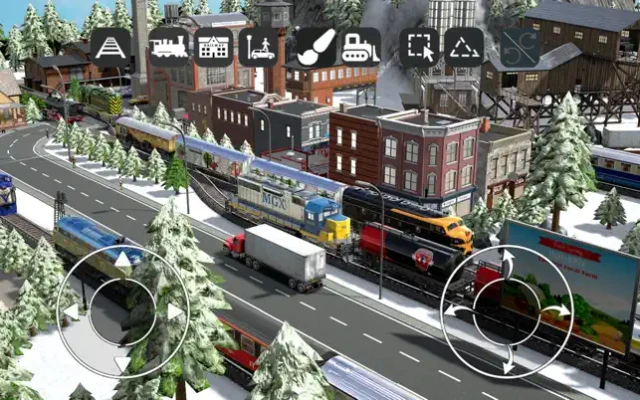This screenshot has width=640, height=400.
Task: Select the bulldozer demolish tool
Action: [360, 47]
